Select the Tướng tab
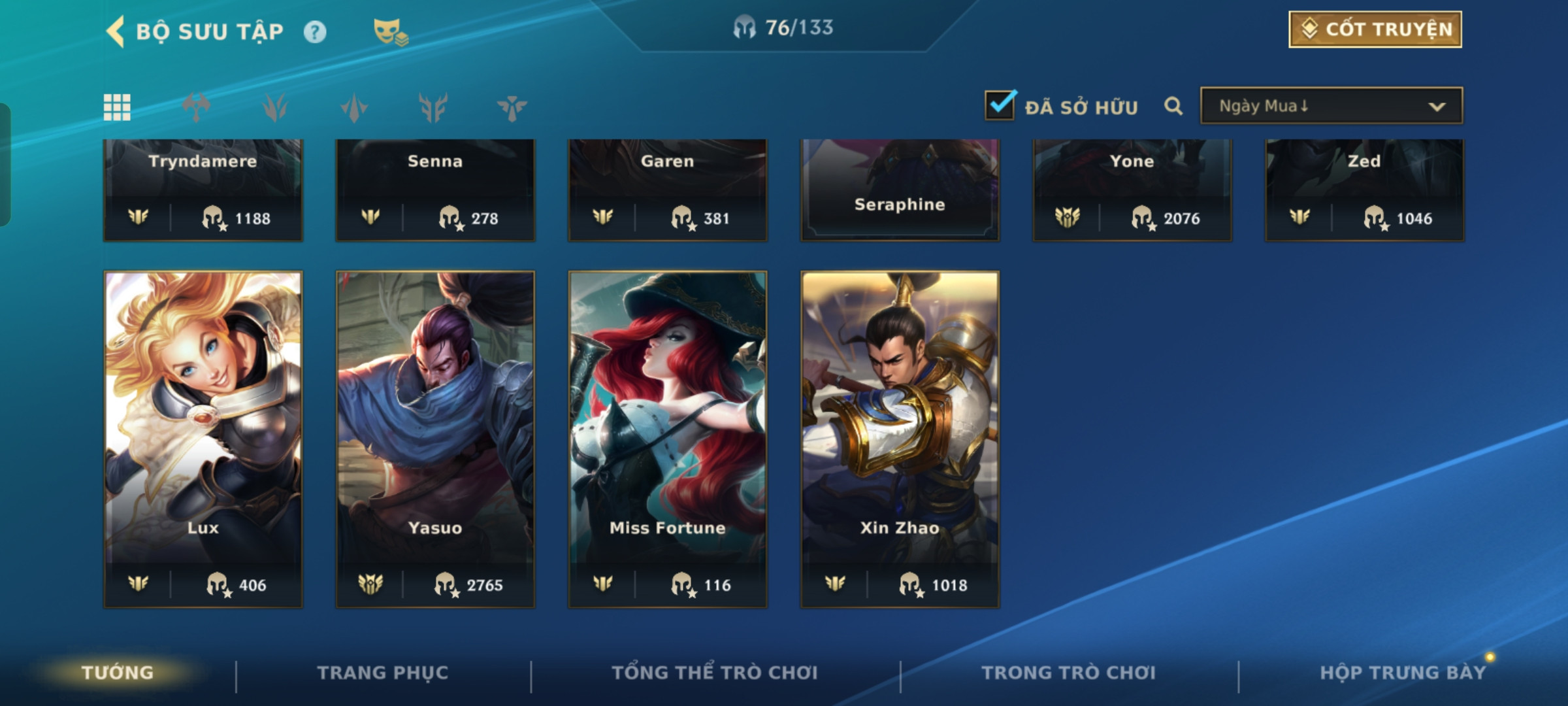 pos(118,673)
